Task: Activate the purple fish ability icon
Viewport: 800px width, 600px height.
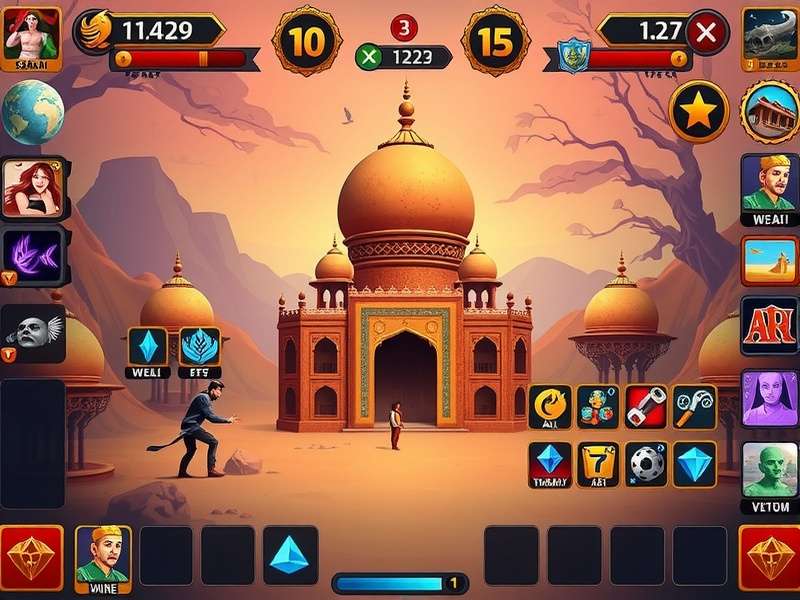Action: click(x=35, y=257)
